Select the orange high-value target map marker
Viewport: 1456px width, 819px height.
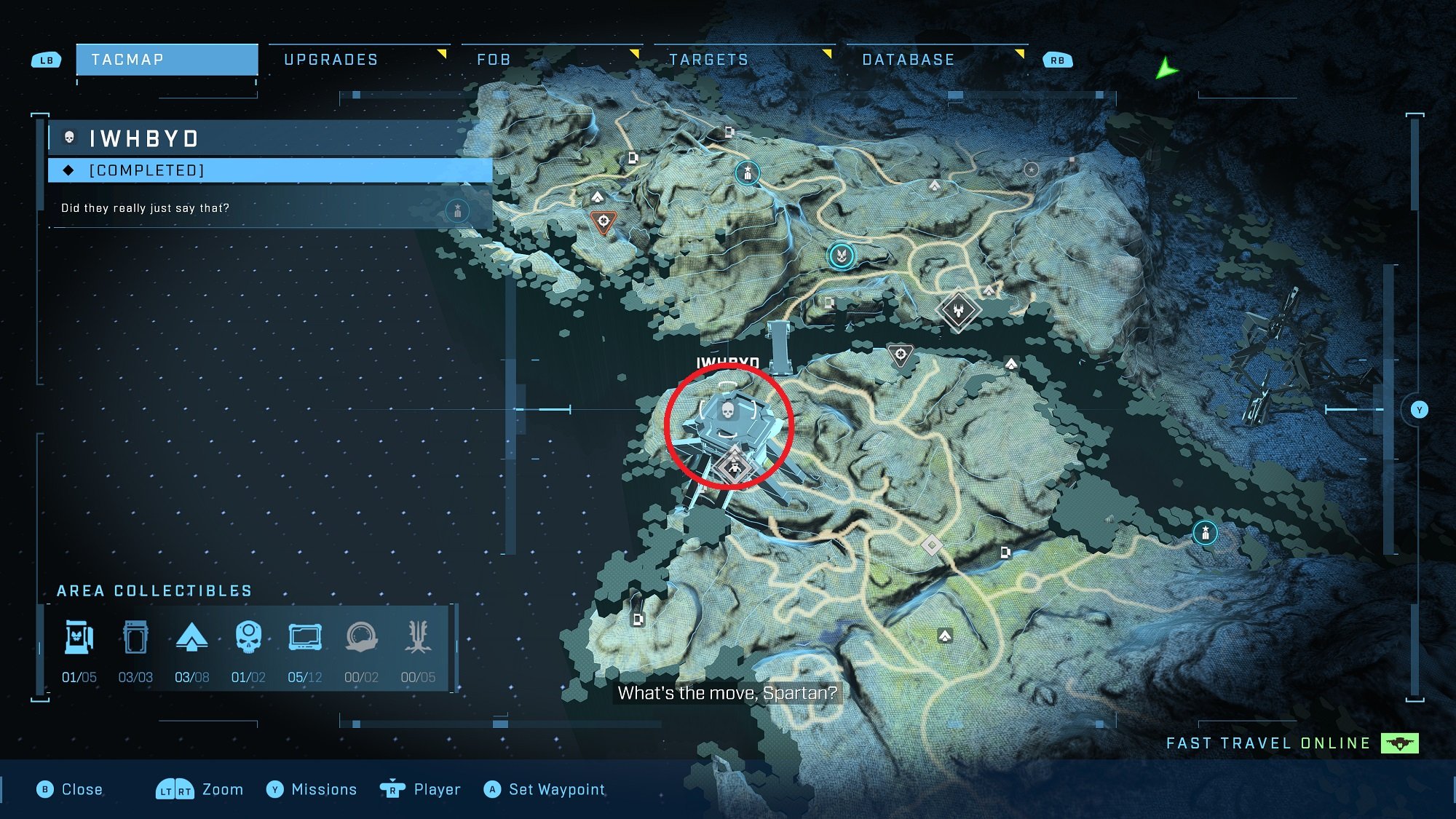(x=604, y=221)
